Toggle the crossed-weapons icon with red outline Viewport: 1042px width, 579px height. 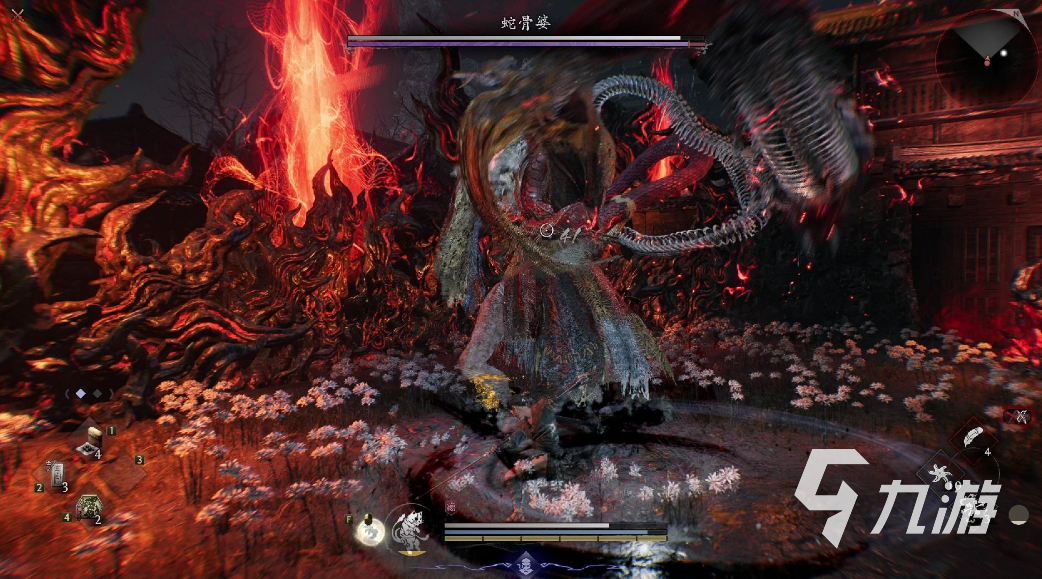[x=1020, y=416]
